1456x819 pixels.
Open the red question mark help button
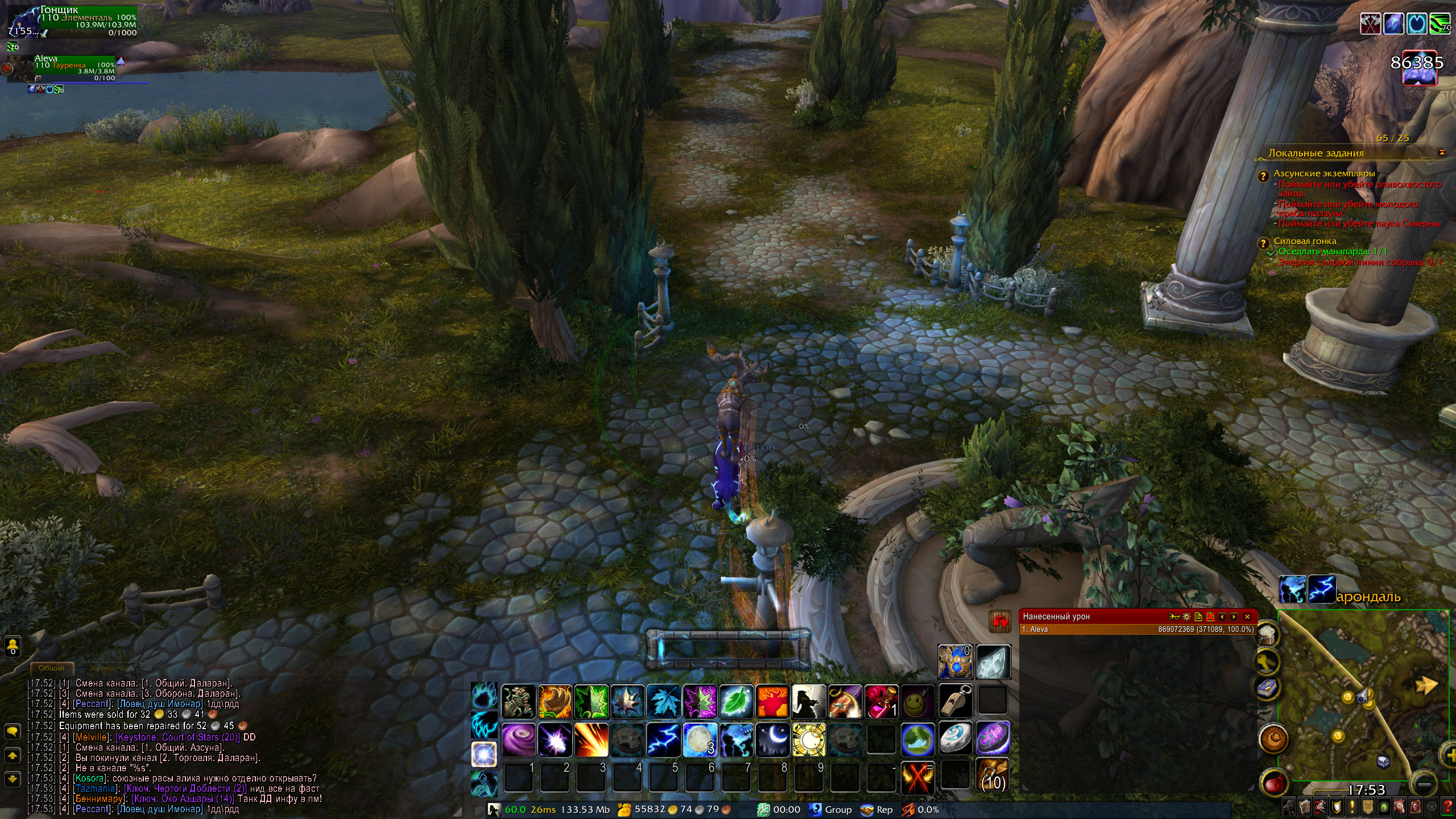[x=1448, y=806]
